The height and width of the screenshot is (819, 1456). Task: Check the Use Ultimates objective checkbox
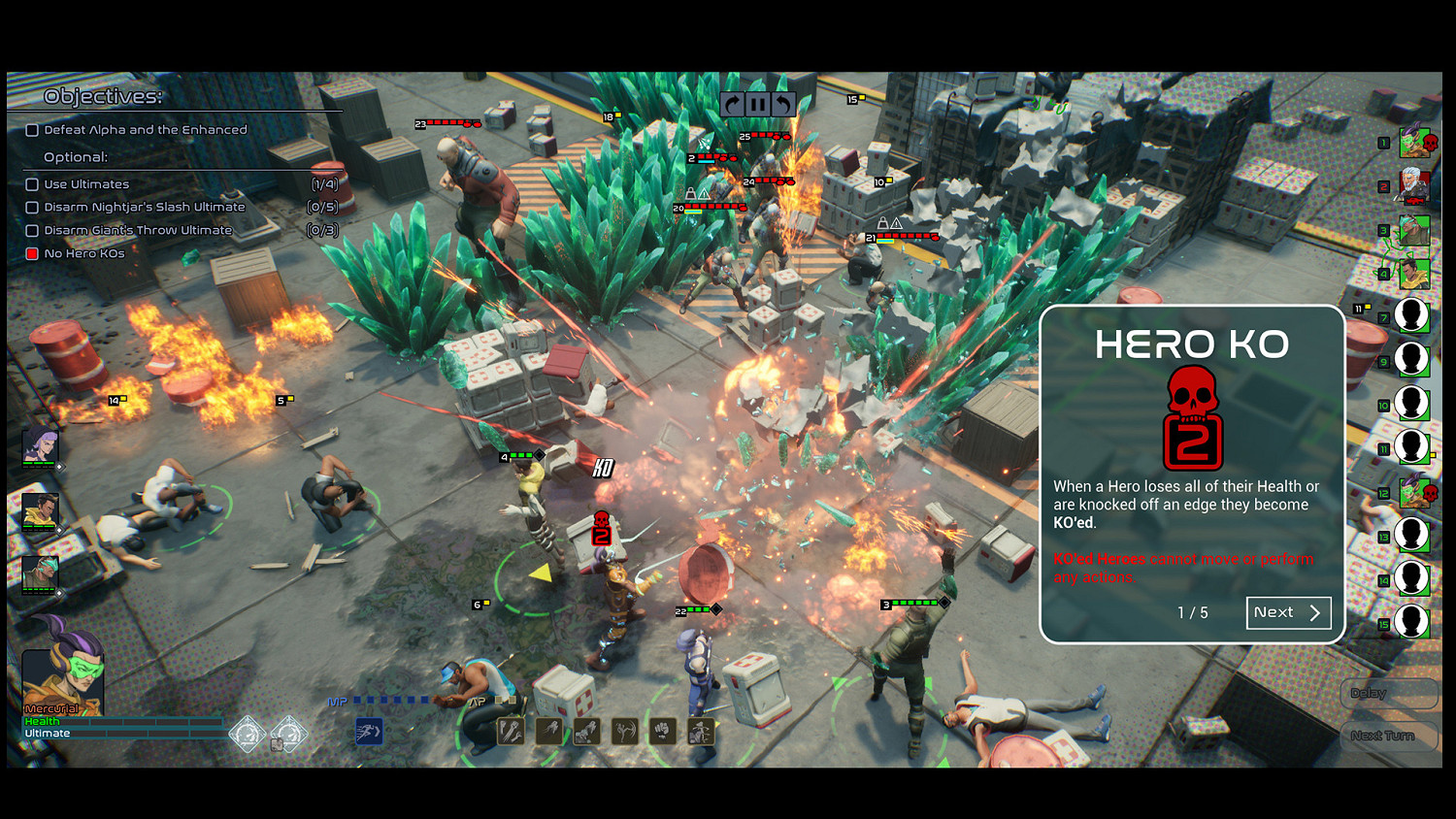tap(32, 183)
